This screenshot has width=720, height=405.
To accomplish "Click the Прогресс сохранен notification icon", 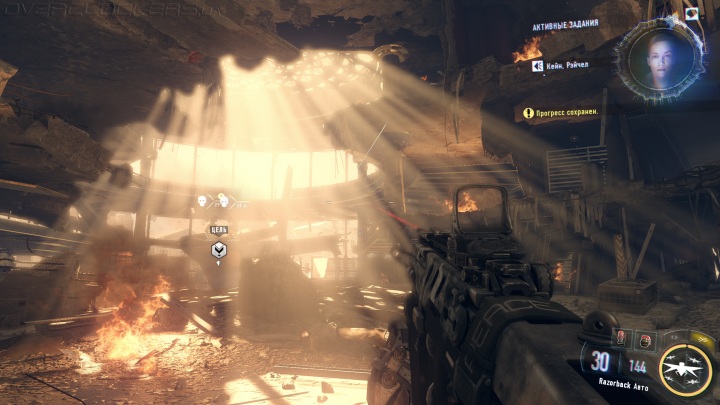I will (x=526, y=114).
